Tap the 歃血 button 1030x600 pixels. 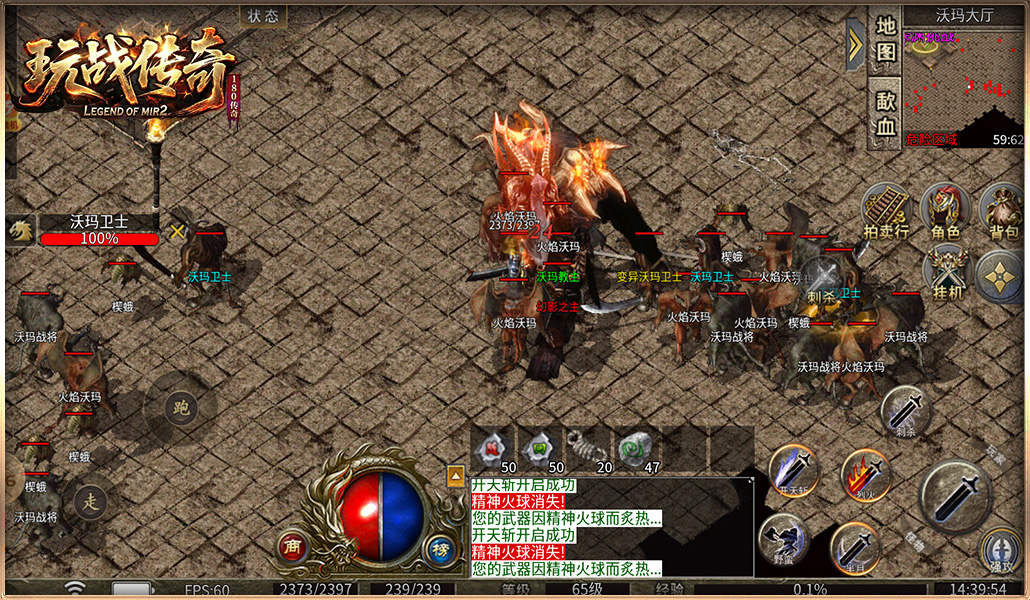pyautogui.click(x=884, y=112)
